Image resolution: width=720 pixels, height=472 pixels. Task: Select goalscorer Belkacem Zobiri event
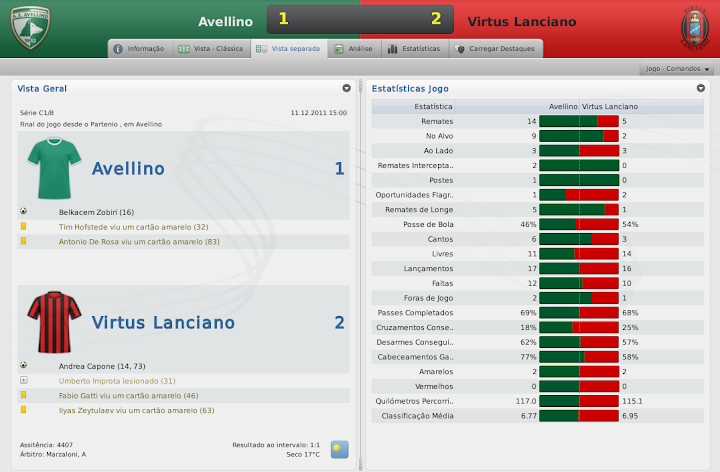pos(96,213)
